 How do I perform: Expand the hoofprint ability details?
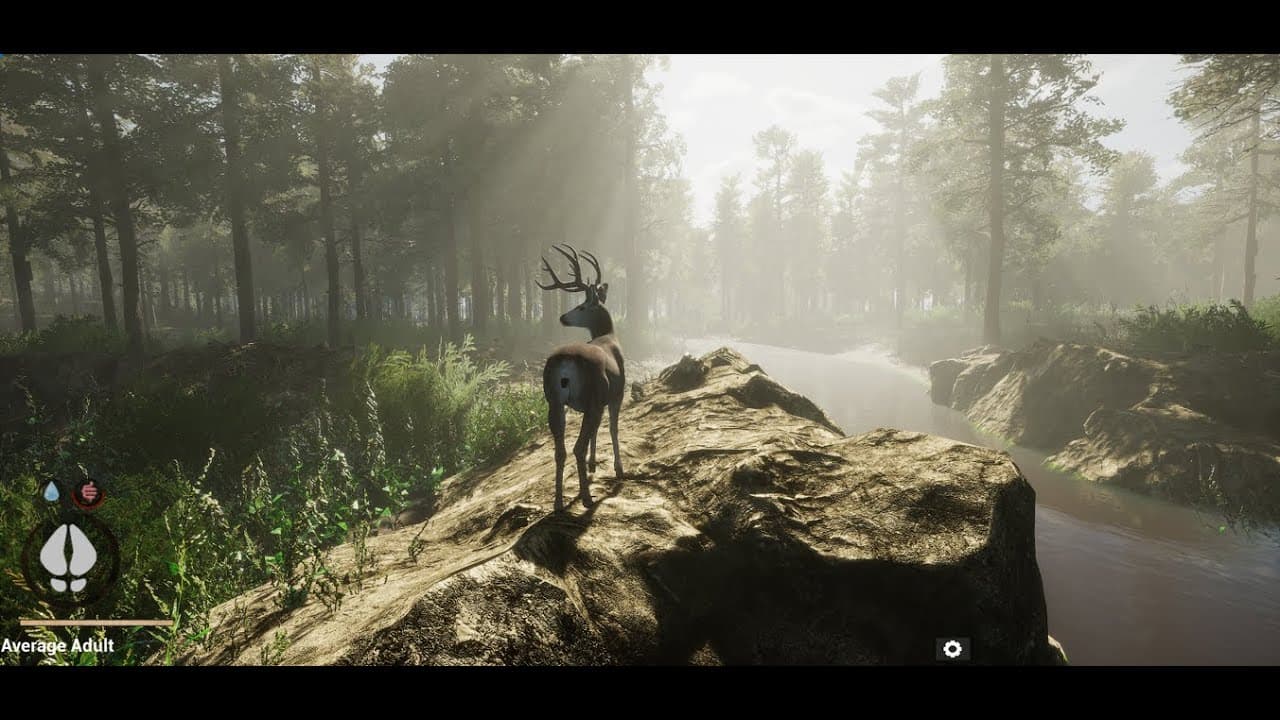click(68, 555)
